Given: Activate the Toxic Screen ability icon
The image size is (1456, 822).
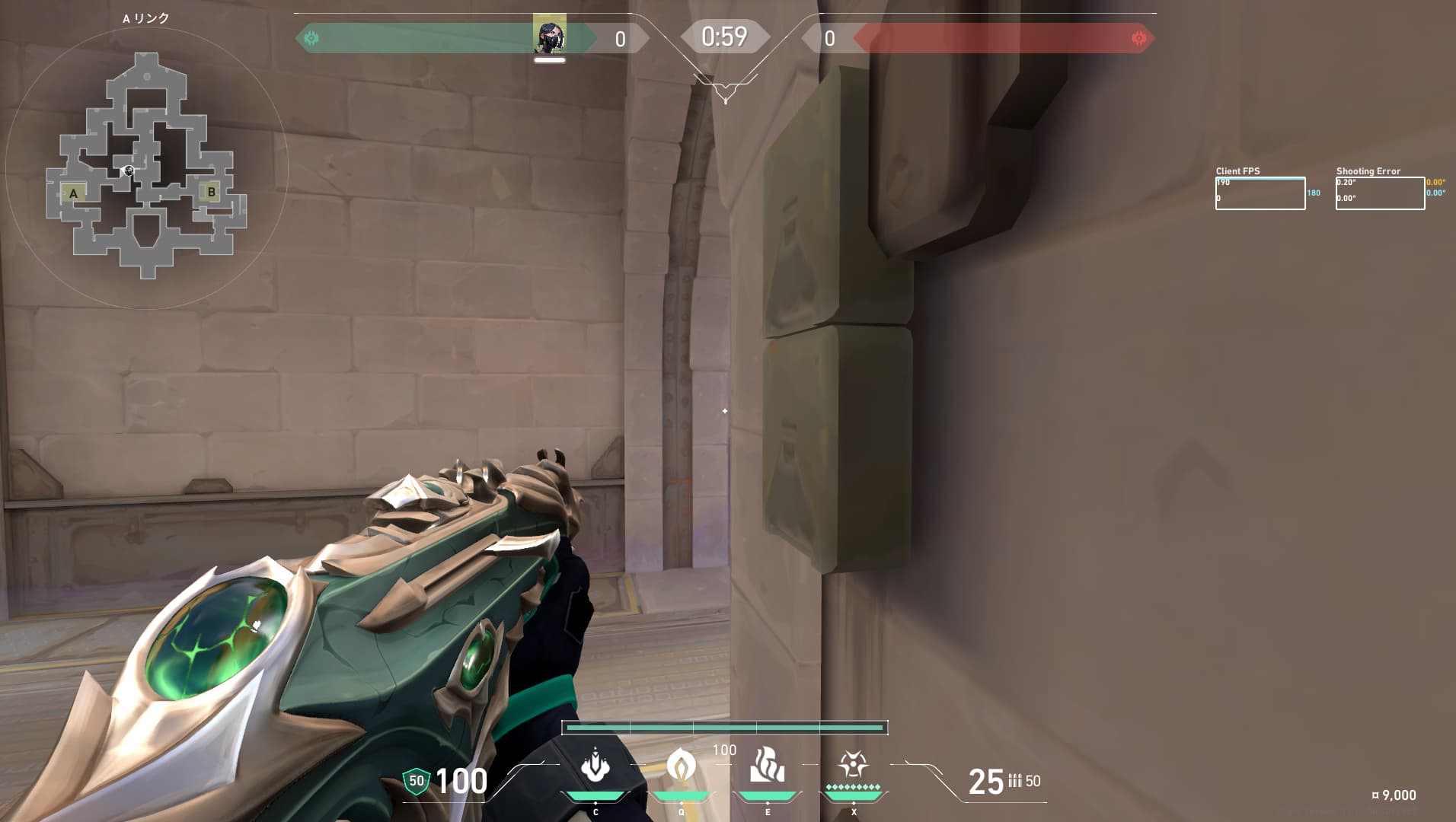Looking at the screenshot, I should point(767,766).
